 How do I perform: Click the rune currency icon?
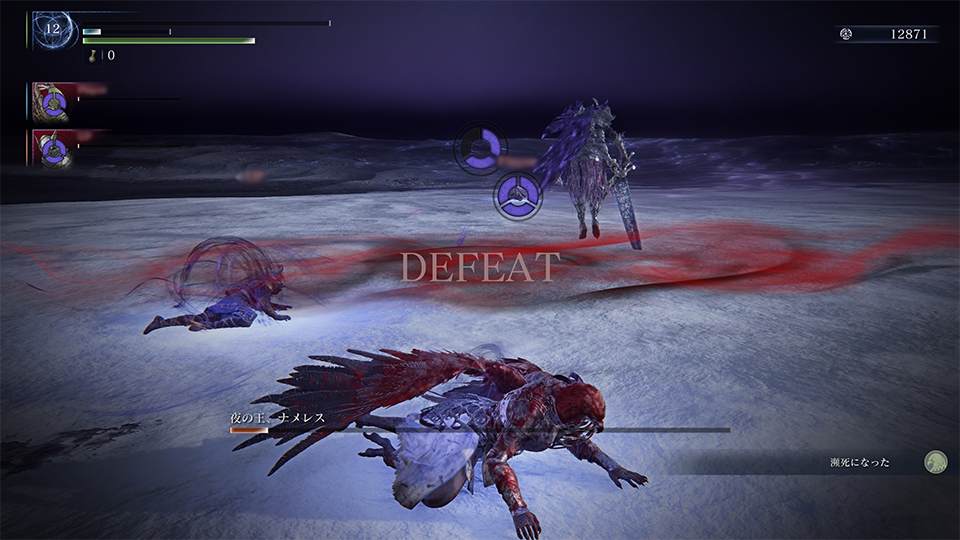[846, 34]
